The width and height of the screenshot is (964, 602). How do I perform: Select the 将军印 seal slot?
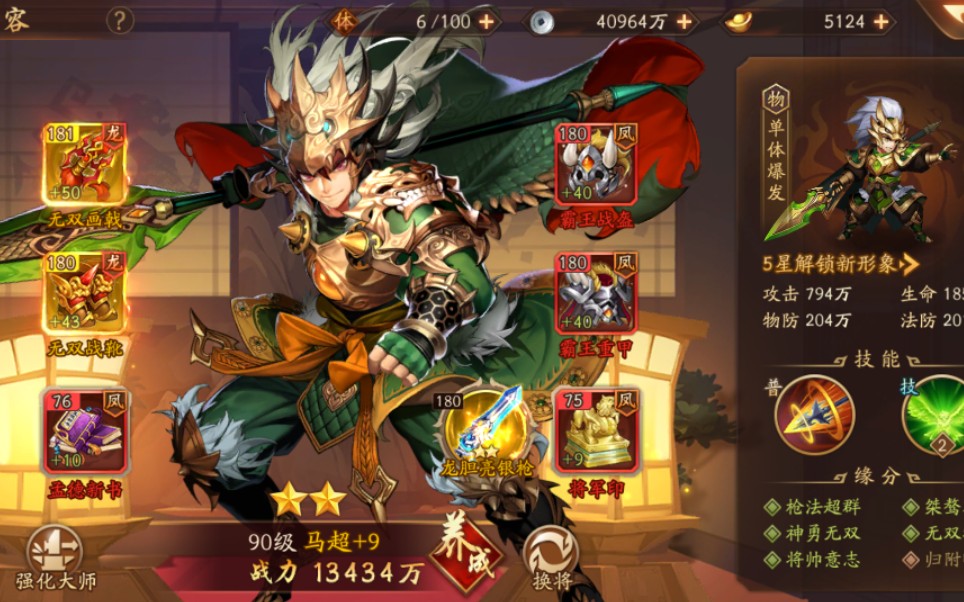coord(597,431)
